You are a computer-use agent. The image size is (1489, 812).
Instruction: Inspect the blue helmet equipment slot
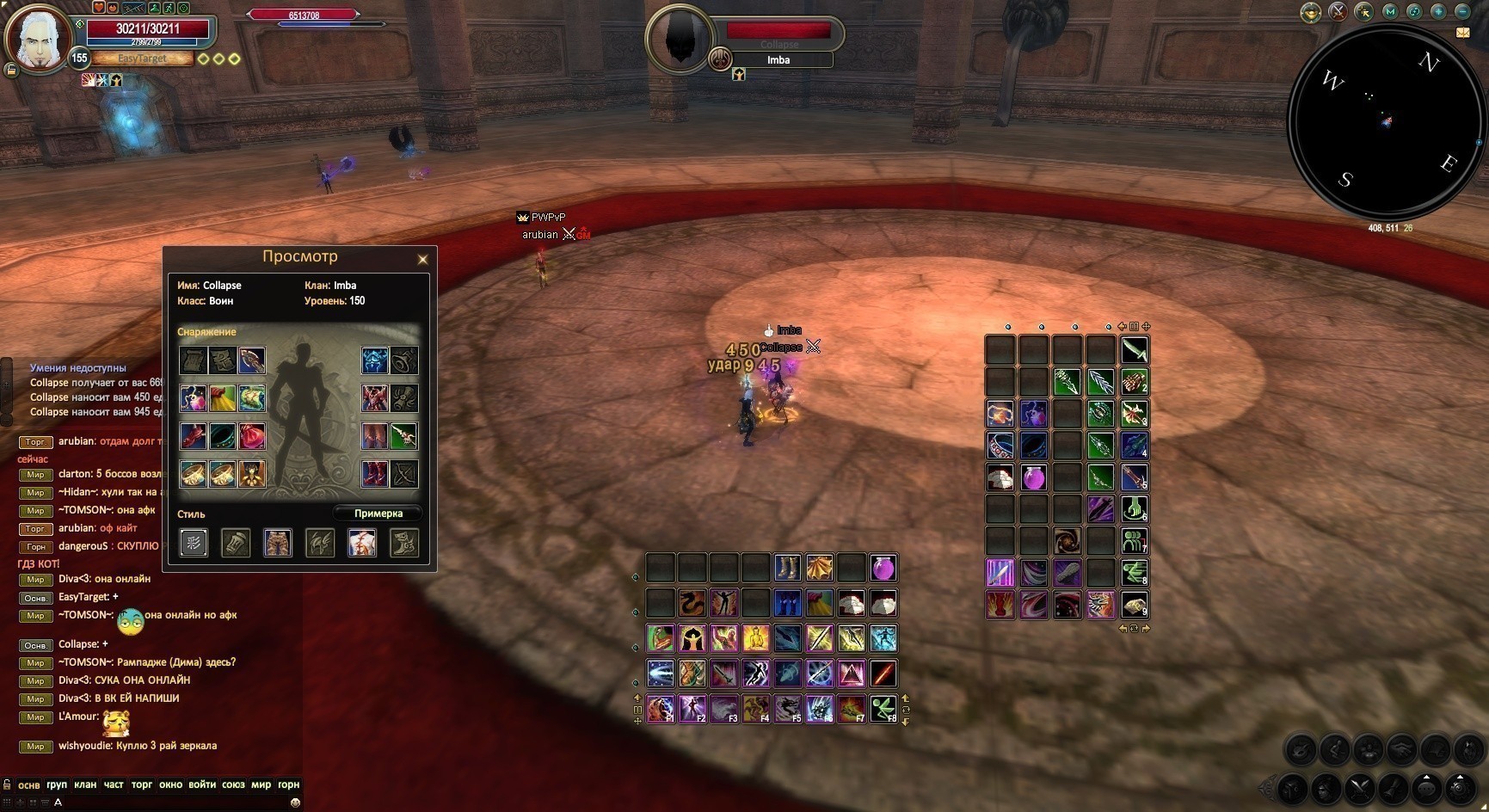[x=374, y=360]
